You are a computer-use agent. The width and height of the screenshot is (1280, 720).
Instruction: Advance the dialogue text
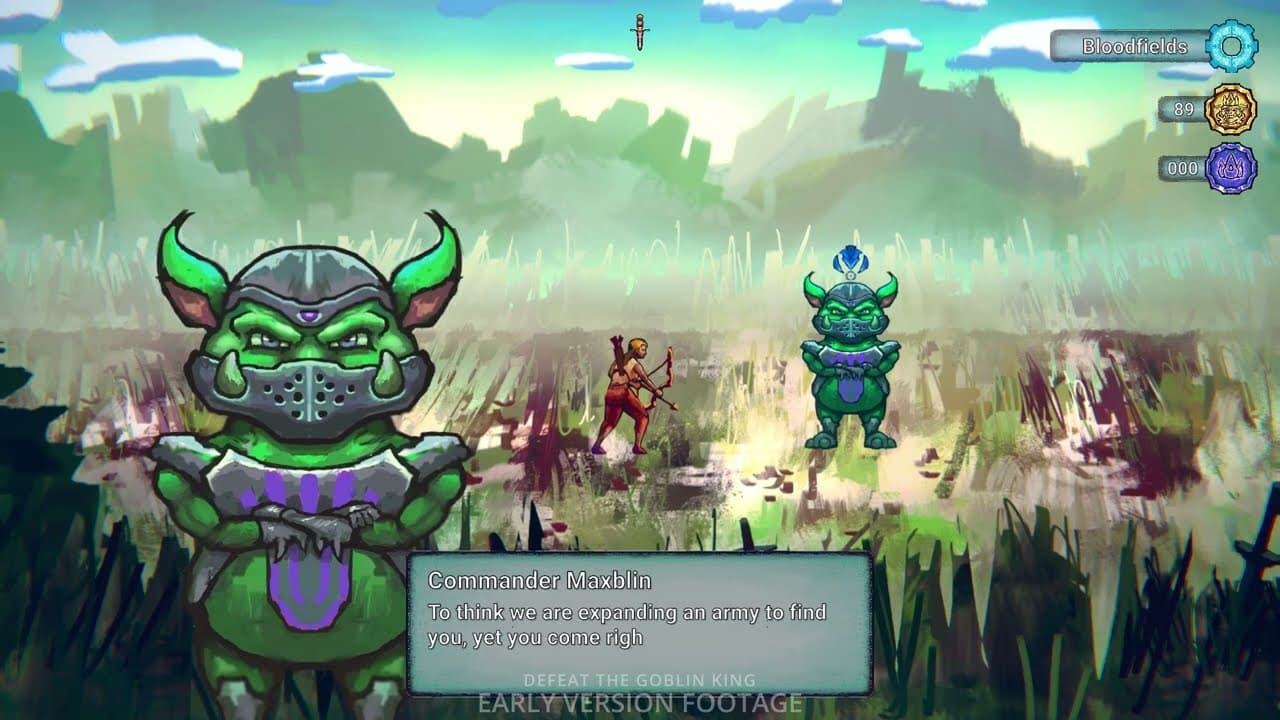(630, 625)
